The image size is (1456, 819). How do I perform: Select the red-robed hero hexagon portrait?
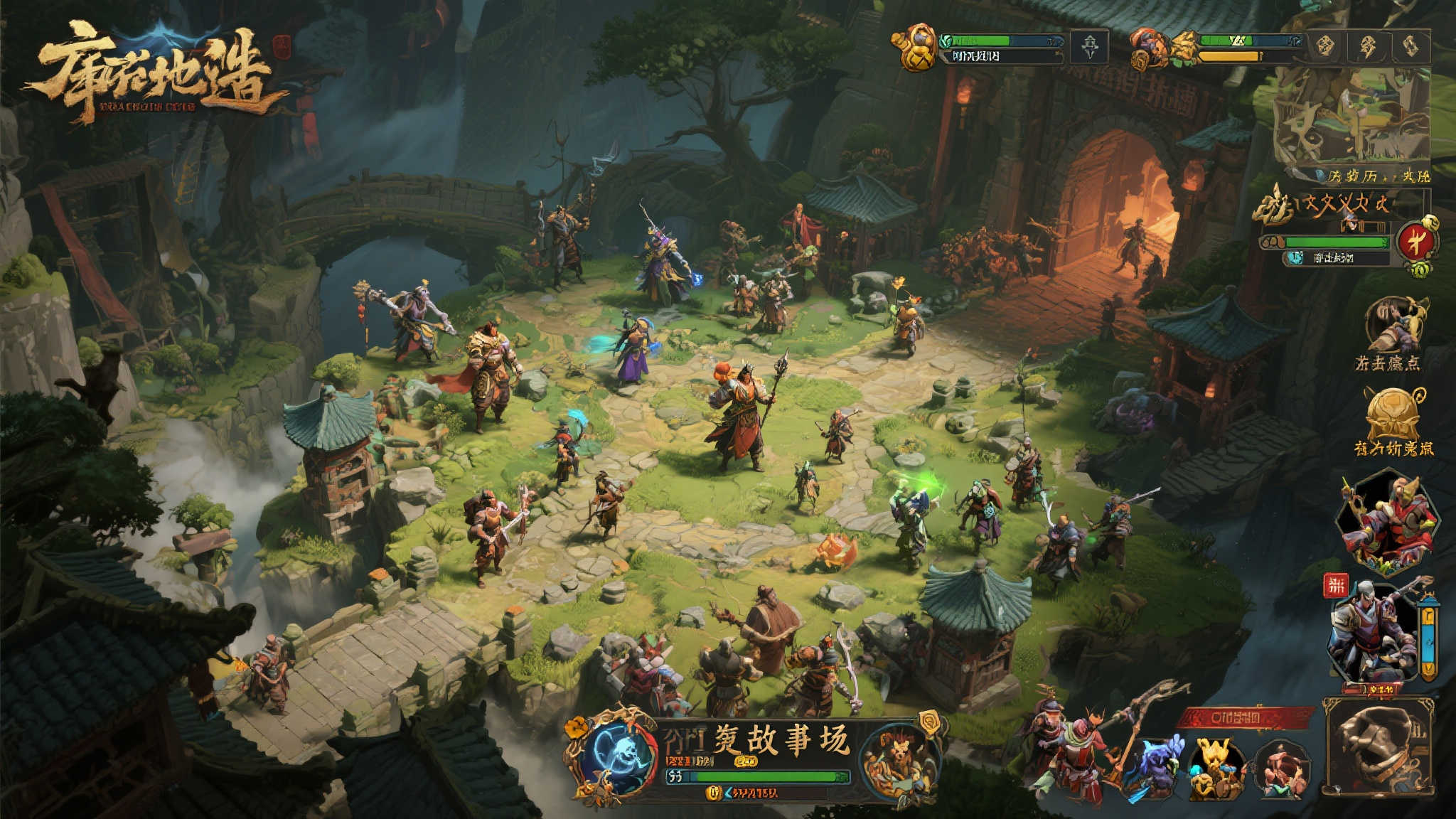1387,522
